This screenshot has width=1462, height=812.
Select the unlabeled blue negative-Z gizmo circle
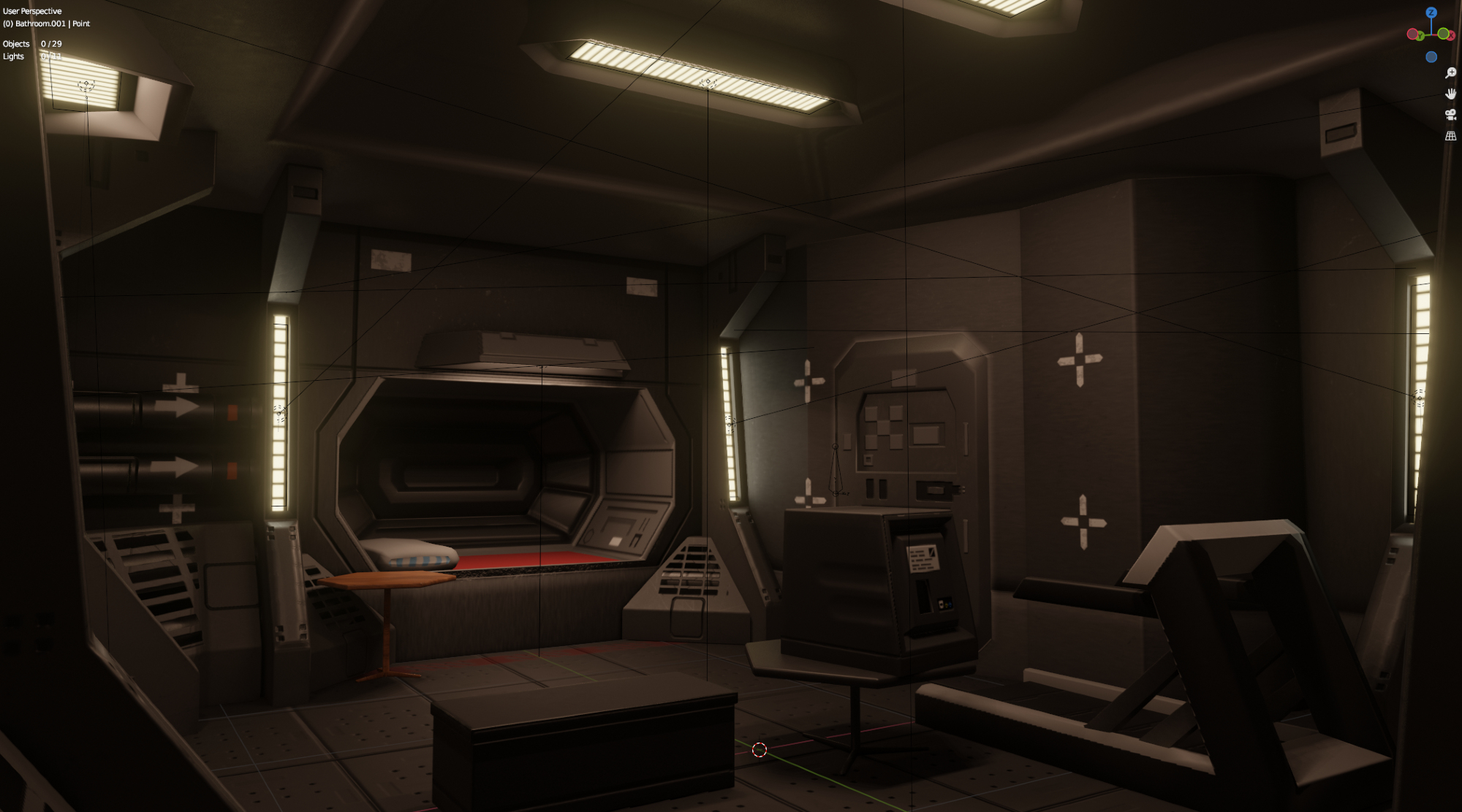[x=1431, y=57]
